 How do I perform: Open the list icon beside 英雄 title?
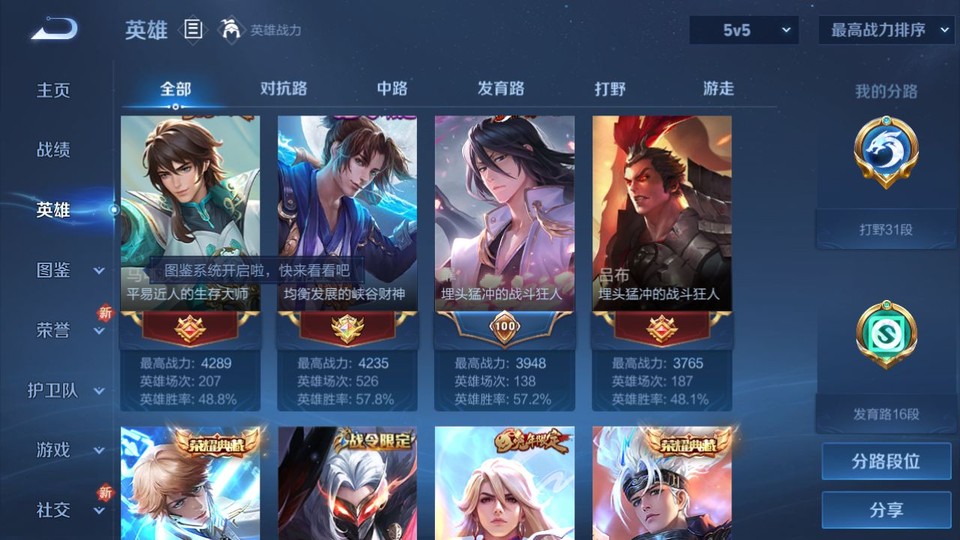193,30
